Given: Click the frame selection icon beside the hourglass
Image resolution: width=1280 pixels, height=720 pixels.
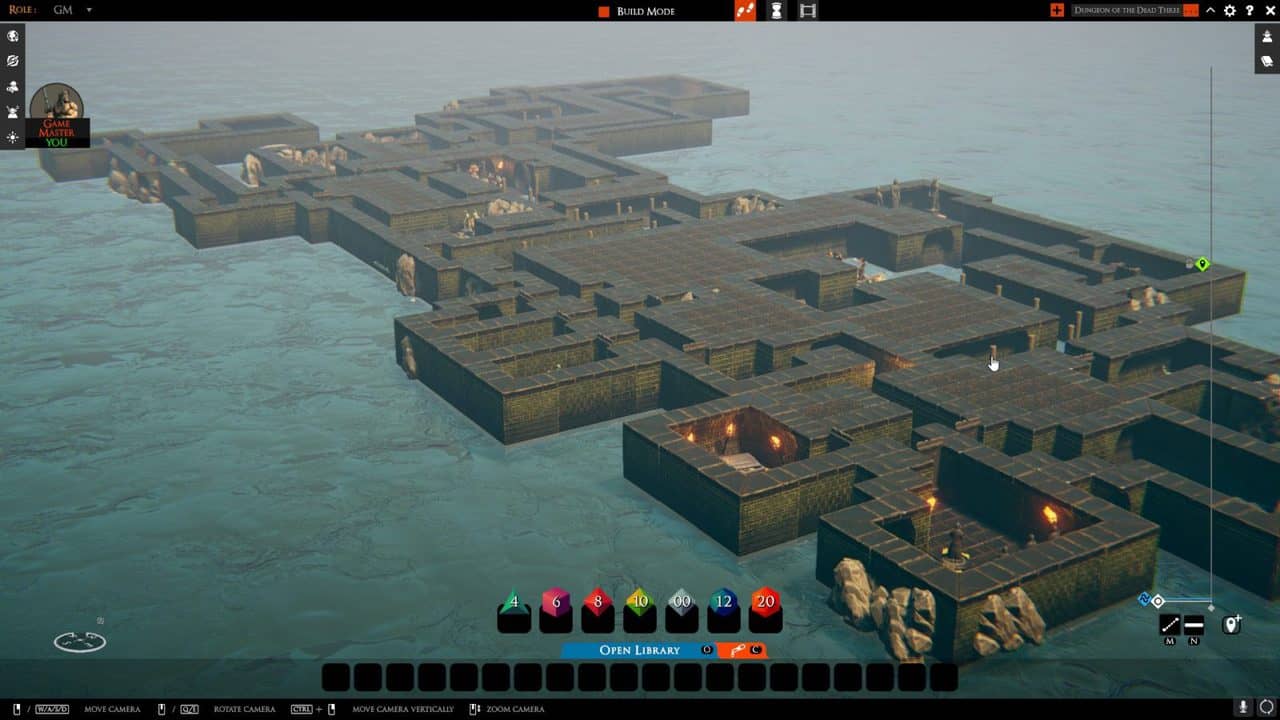Looking at the screenshot, I should [x=805, y=11].
